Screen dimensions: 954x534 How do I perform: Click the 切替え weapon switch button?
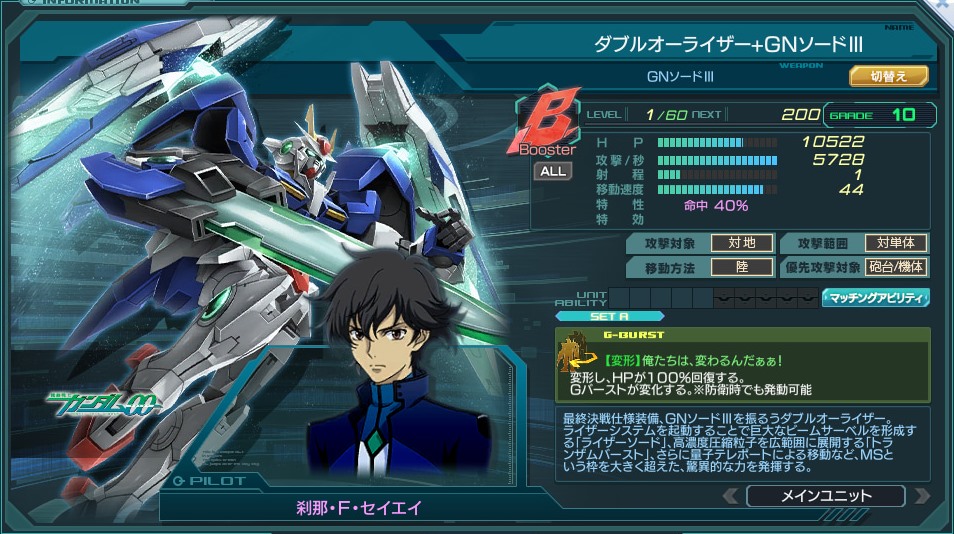889,76
